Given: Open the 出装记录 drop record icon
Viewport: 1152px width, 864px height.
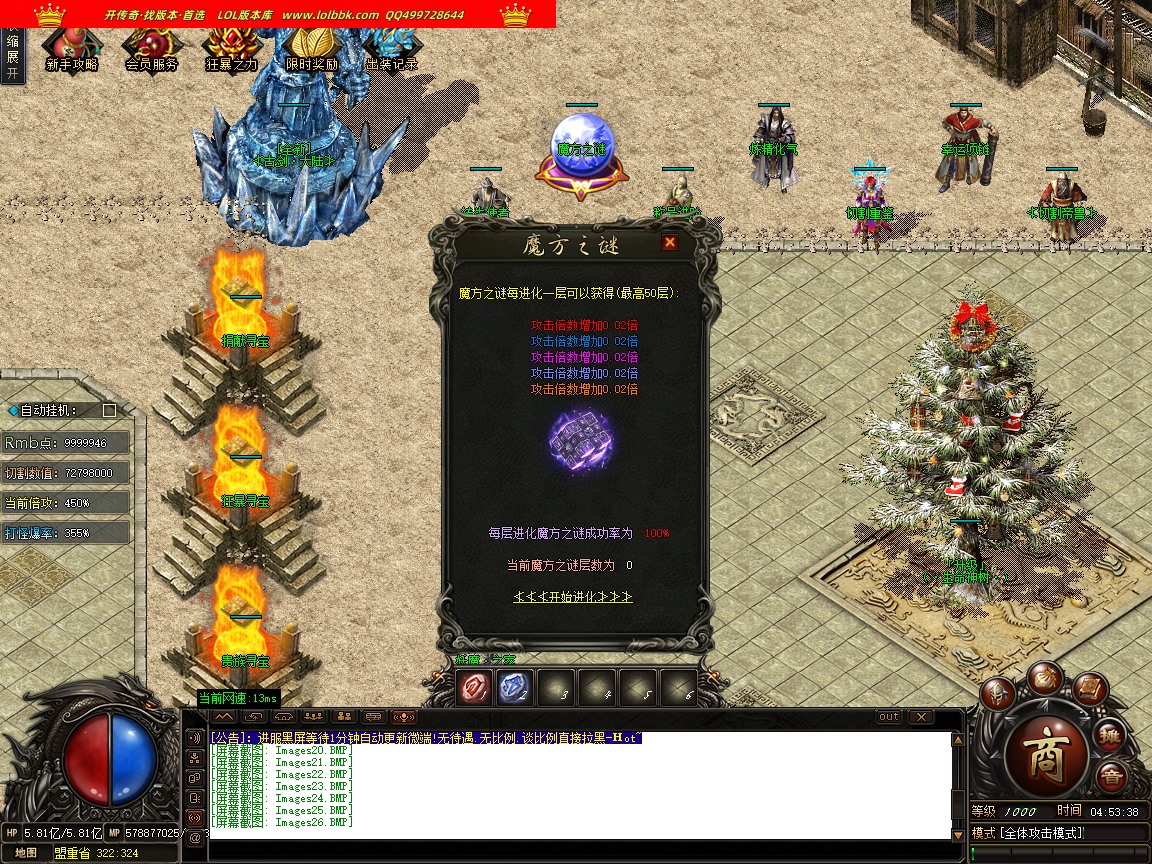Looking at the screenshot, I should [x=391, y=49].
